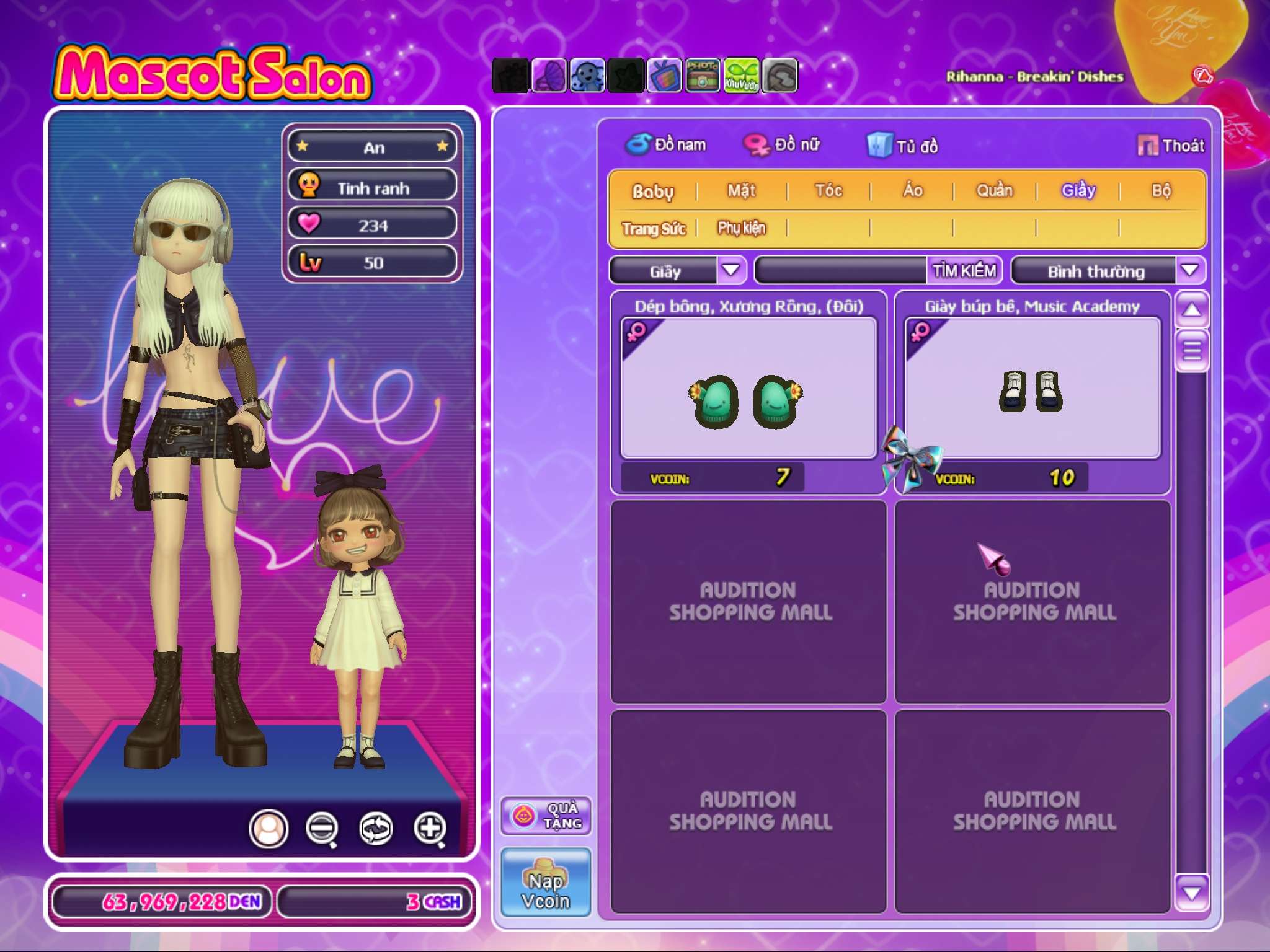Open the Tủ đồ wardrobe
This screenshot has height=952, width=1270.
click(903, 146)
